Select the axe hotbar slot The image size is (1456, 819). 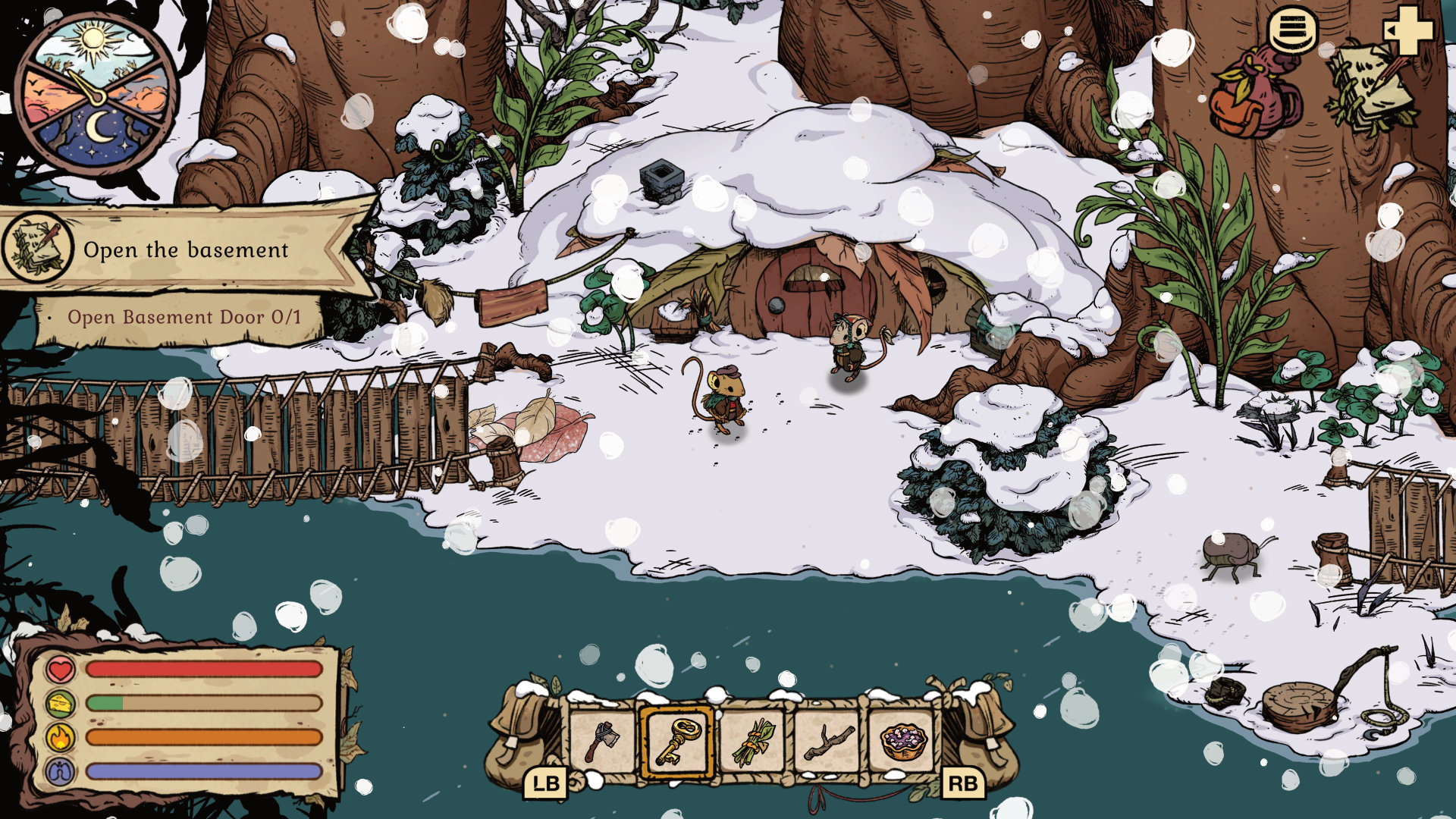pyautogui.click(x=603, y=741)
